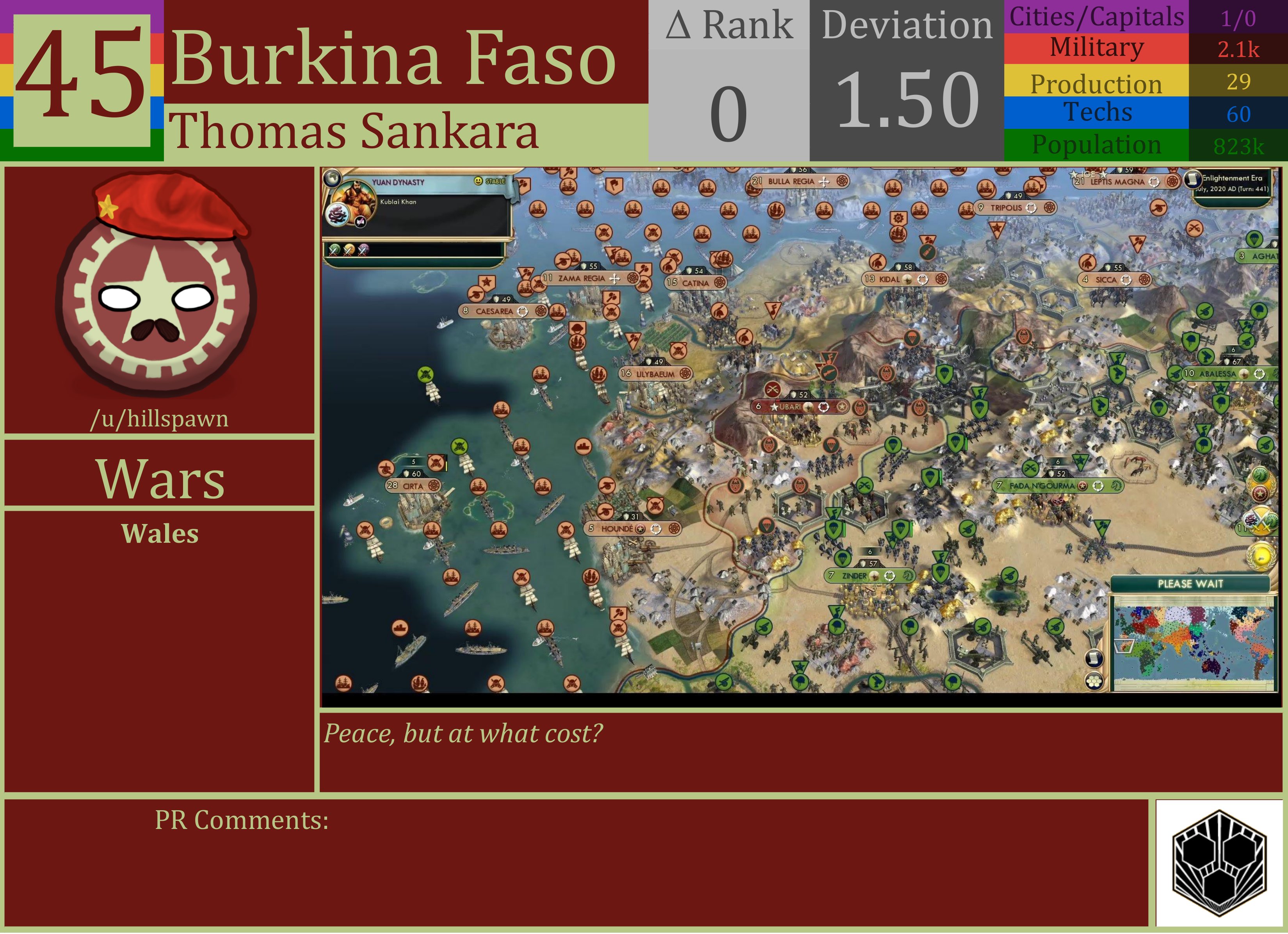Open the /u/hillspawn profile link
This screenshot has width=1288, height=934.
[x=161, y=419]
